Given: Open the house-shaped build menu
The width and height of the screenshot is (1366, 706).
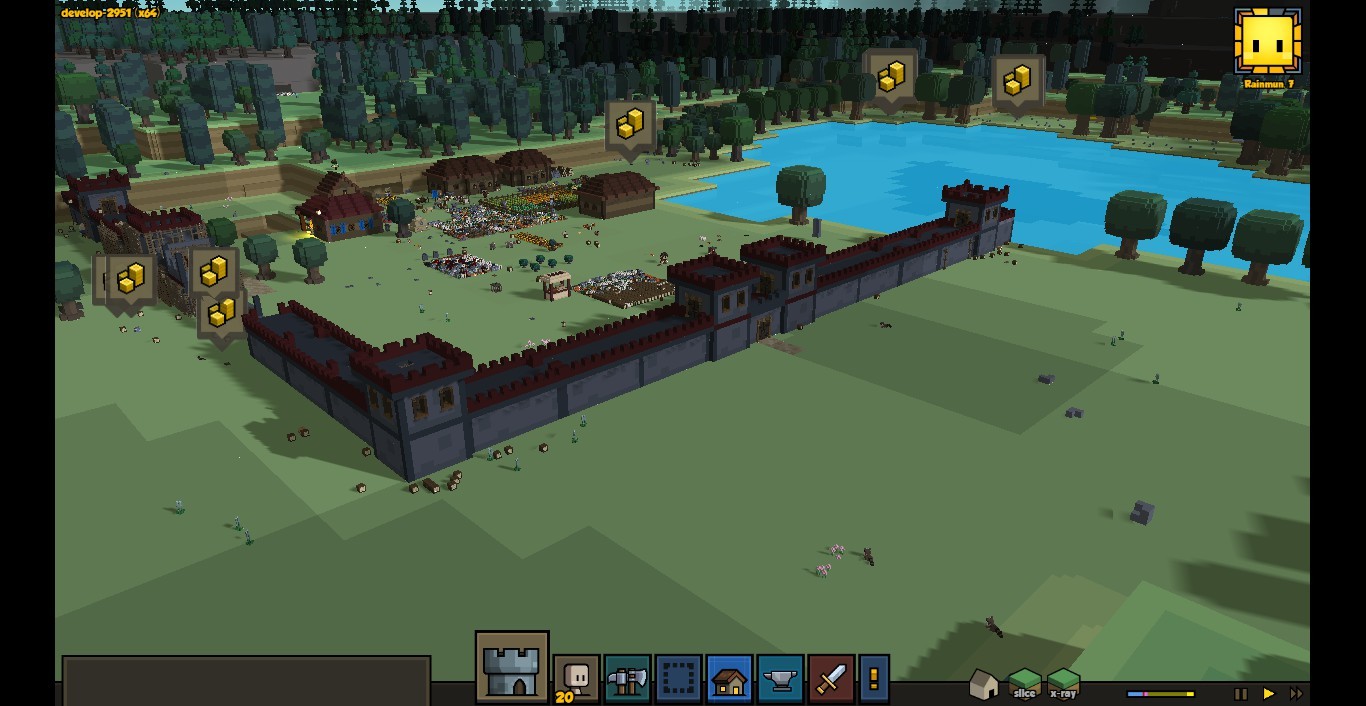Looking at the screenshot, I should [x=729, y=679].
